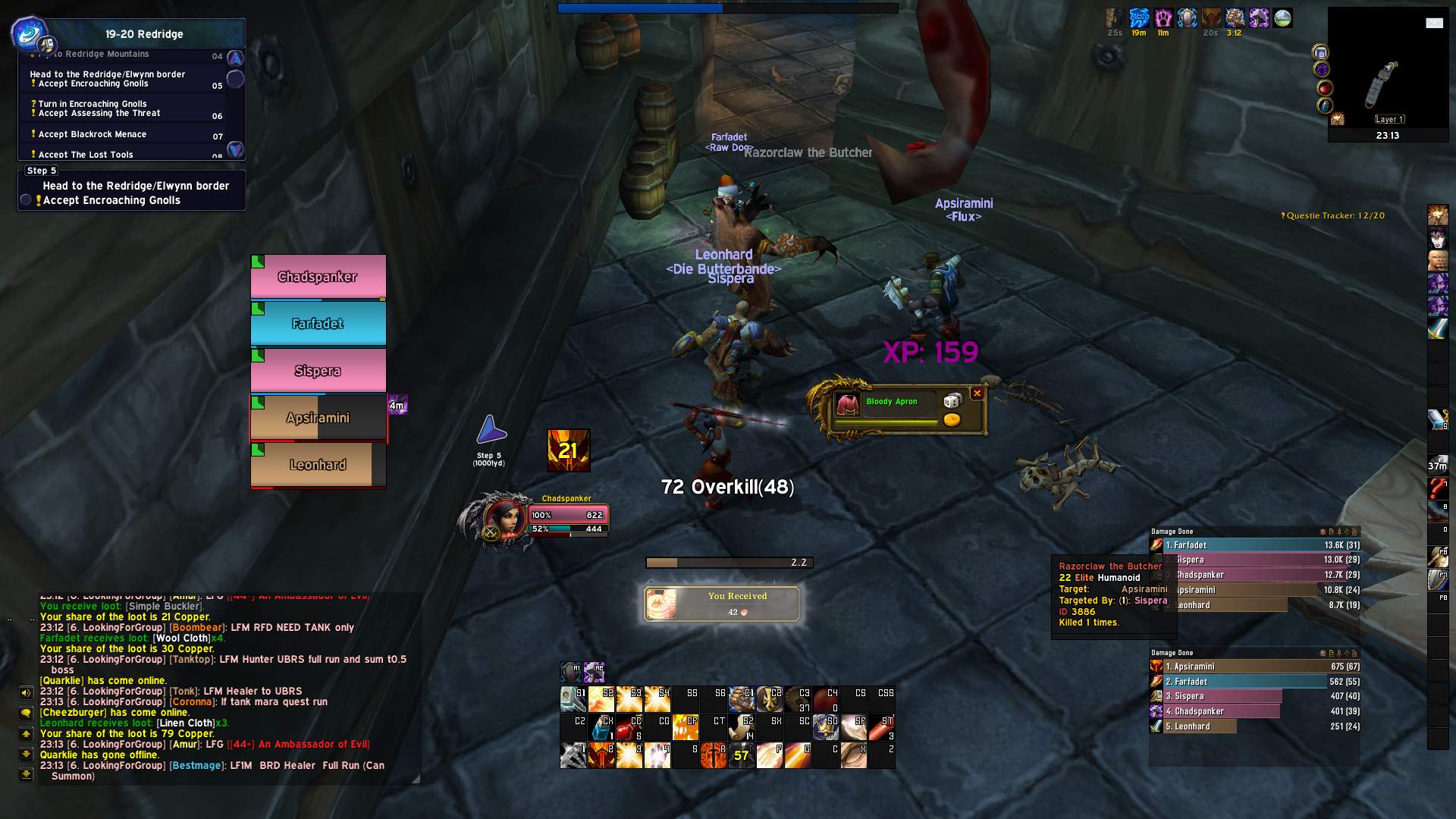The image size is (1456, 819).
Task: Click the chat scroll-to-bottom arrow button
Action: pyautogui.click(x=27, y=774)
